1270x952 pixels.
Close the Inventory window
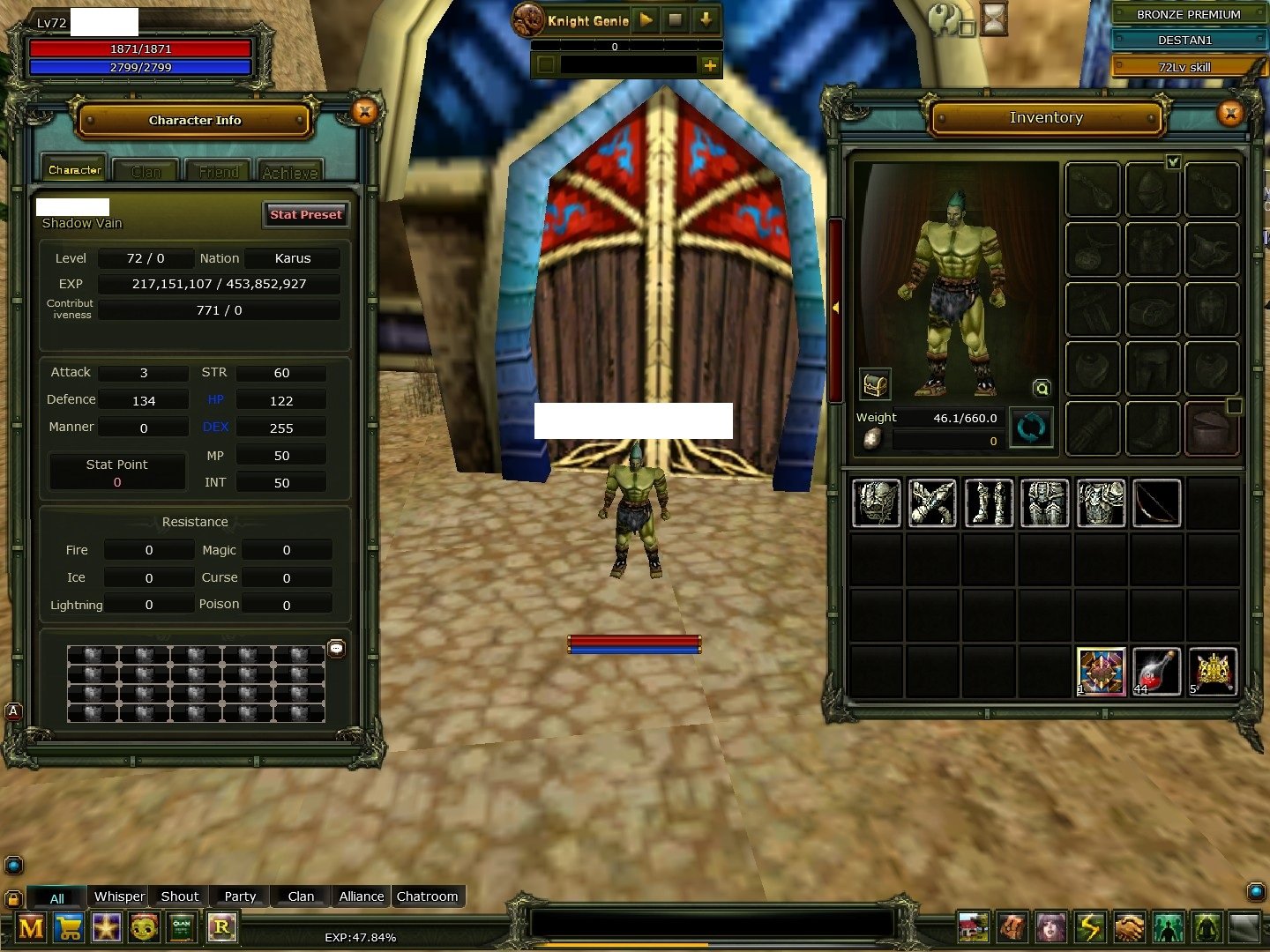click(1230, 113)
